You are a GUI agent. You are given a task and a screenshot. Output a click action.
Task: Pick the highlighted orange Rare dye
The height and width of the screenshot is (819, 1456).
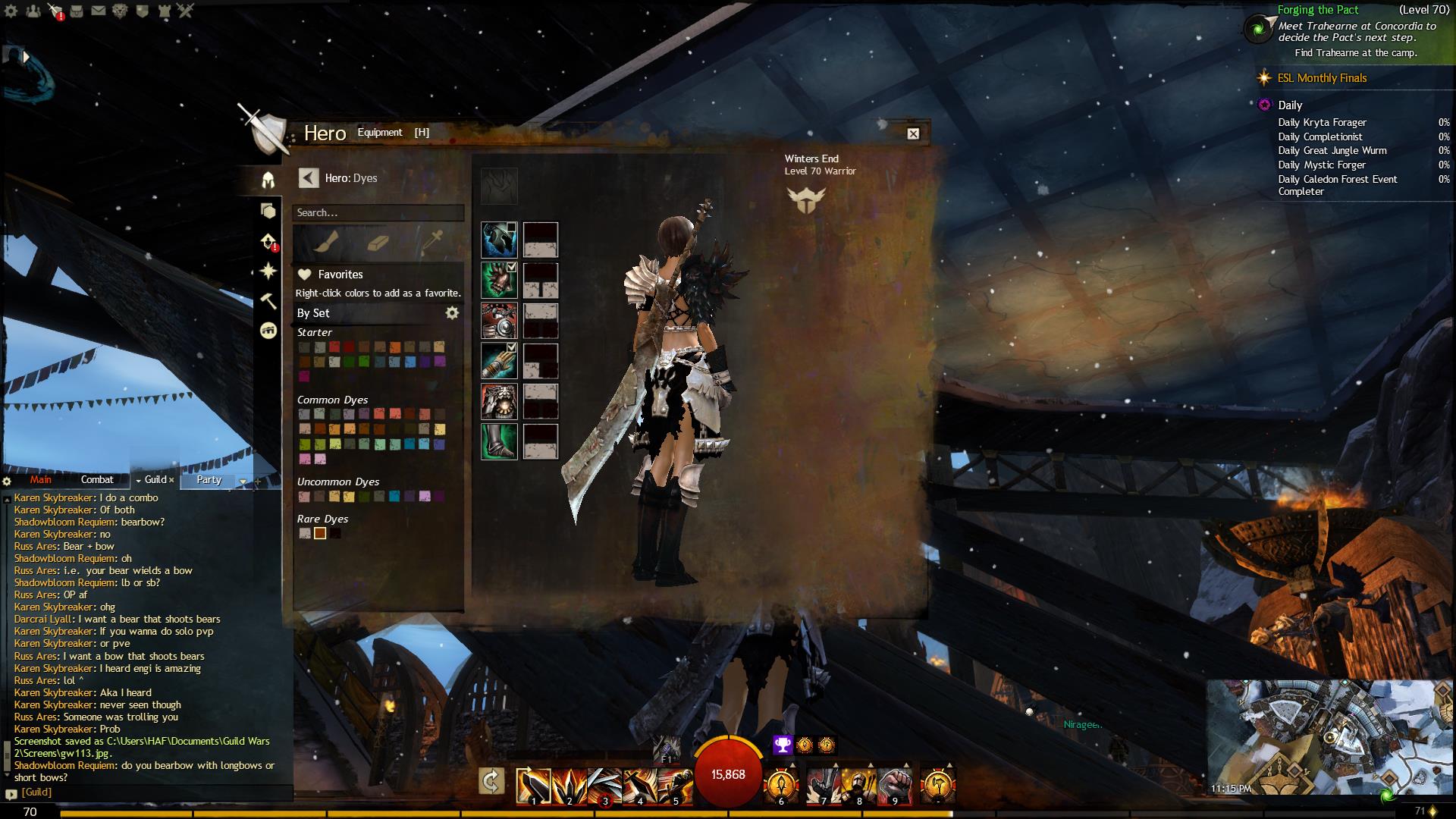(x=320, y=534)
